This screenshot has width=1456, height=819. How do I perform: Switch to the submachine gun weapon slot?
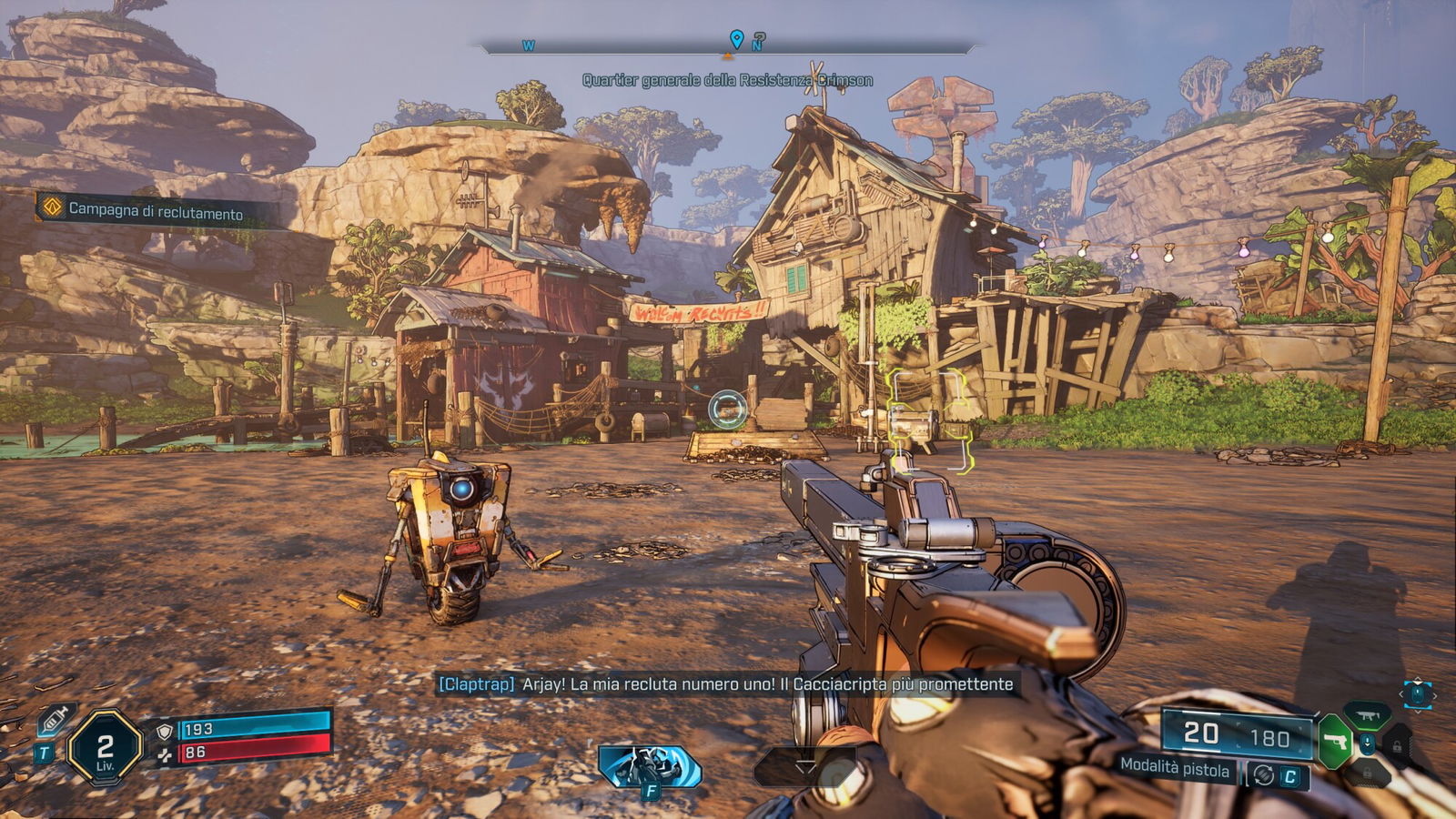point(1367,715)
